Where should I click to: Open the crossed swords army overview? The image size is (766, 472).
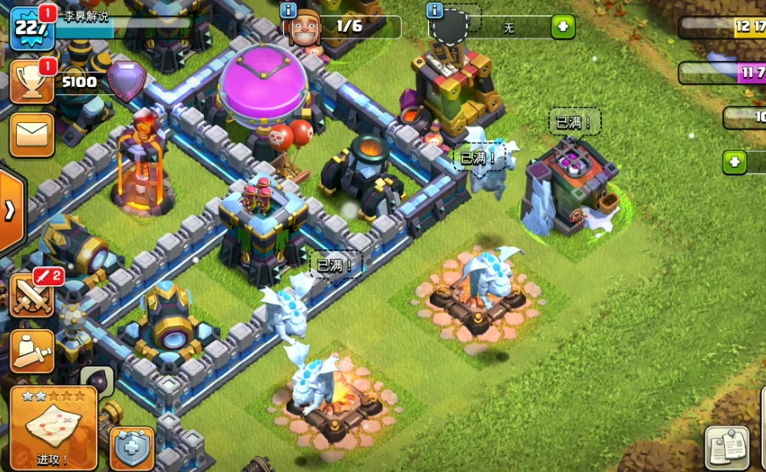pos(30,294)
